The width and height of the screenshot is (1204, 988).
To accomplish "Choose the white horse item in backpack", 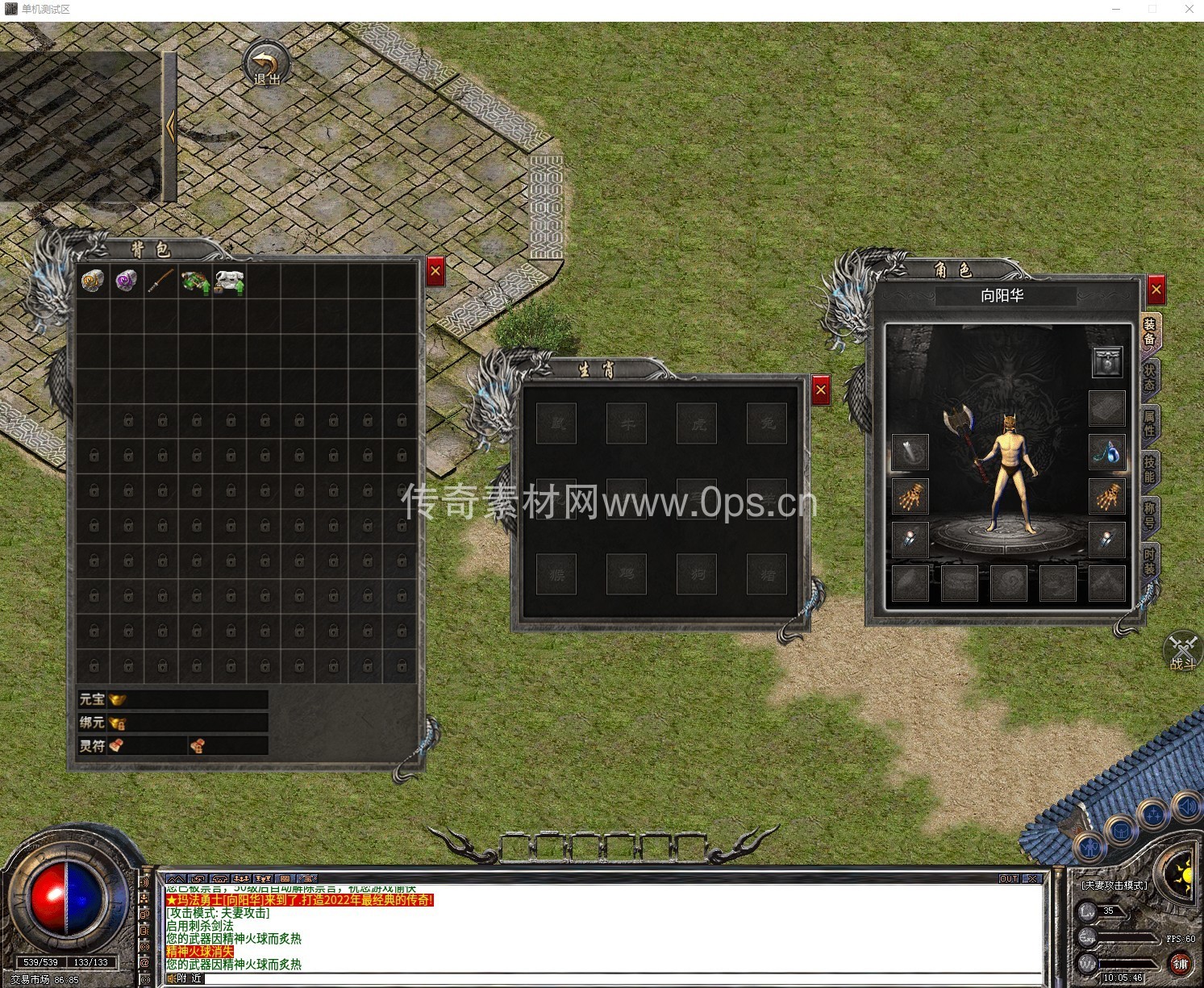I will (x=230, y=281).
